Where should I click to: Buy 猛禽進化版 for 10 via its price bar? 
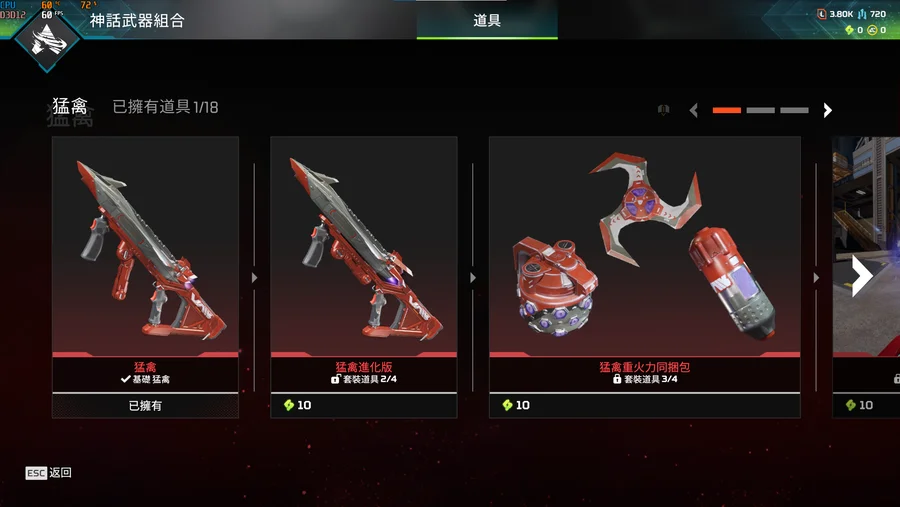pyautogui.click(x=363, y=405)
